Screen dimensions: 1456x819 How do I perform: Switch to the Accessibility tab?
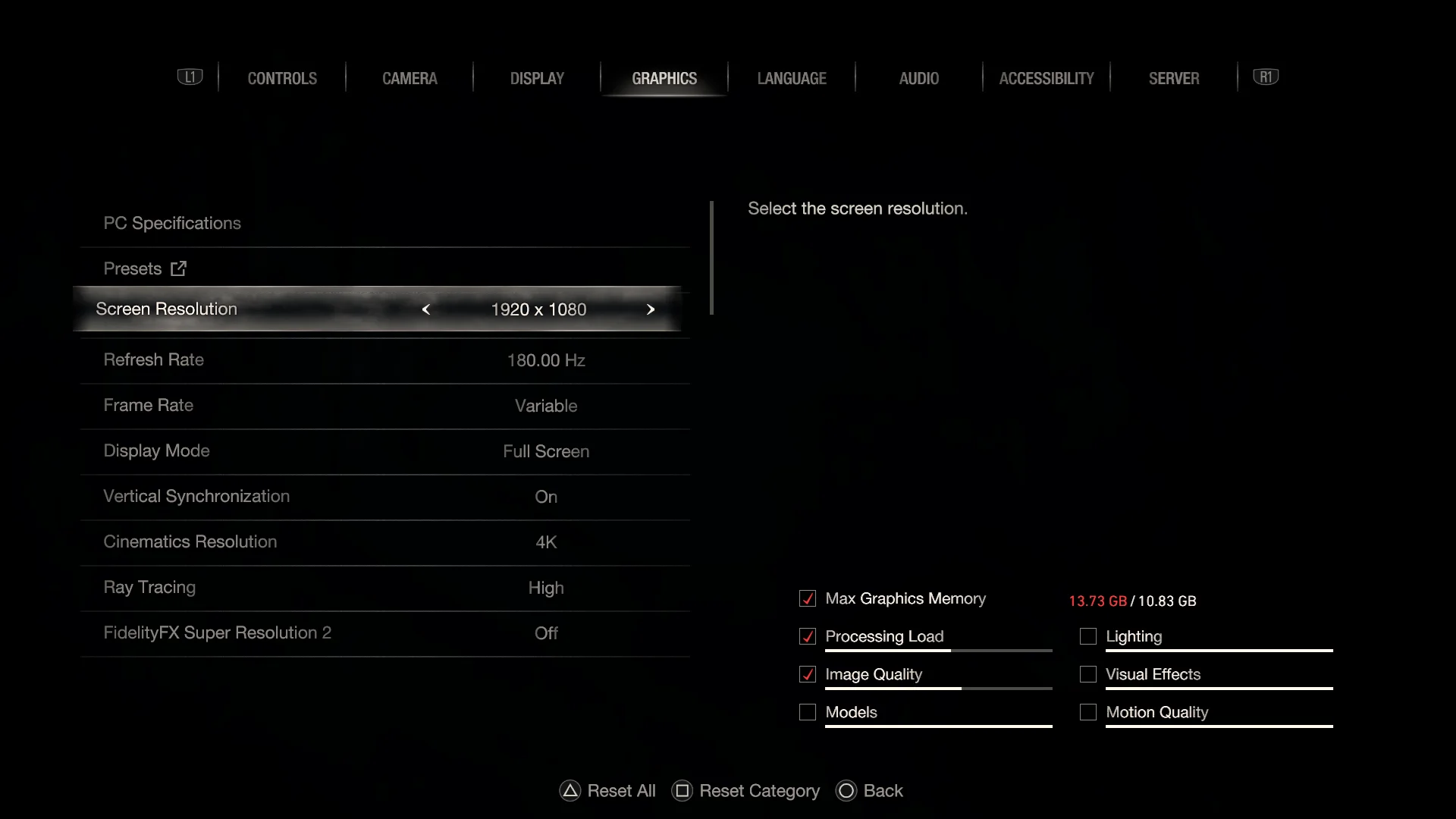pyautogui.click(x=1046, y=78)
